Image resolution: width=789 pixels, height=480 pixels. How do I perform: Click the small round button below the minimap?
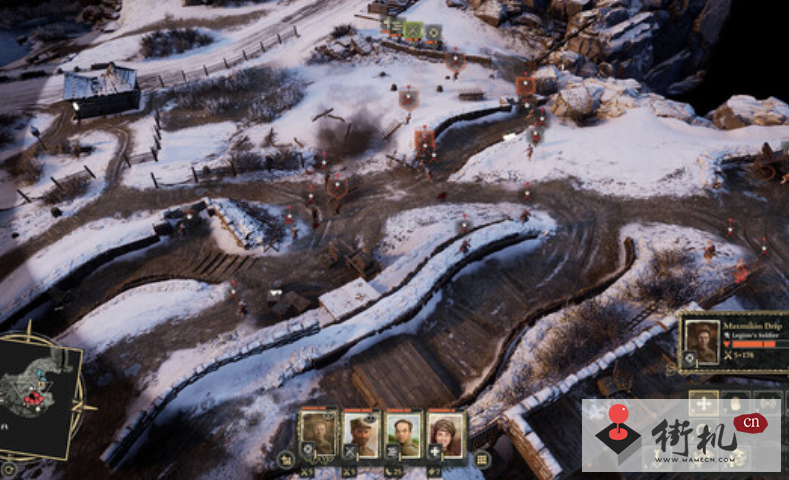pos(9,467)
